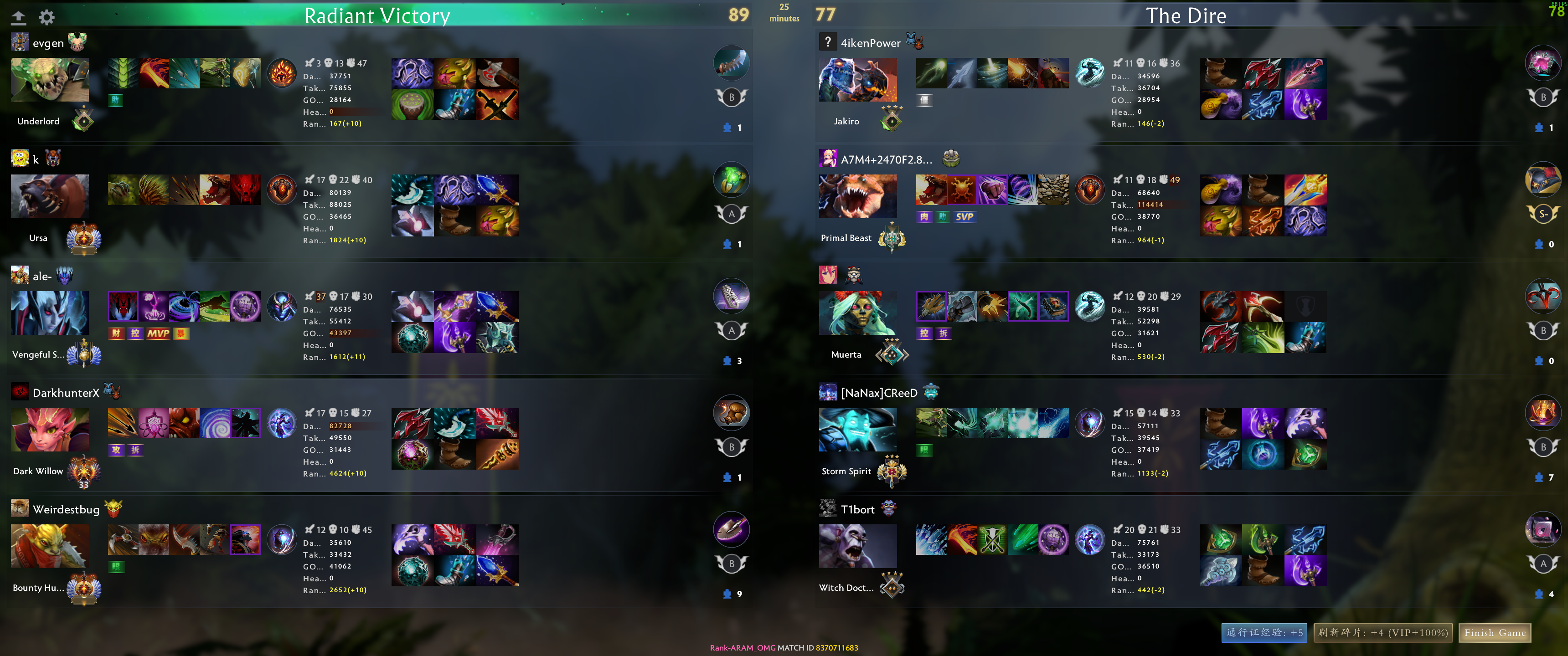The width and height of the screenshot is (1568, 656).
Task: Pick the Storm Spirit hero portrait
Action: click(x=858, y=429)
